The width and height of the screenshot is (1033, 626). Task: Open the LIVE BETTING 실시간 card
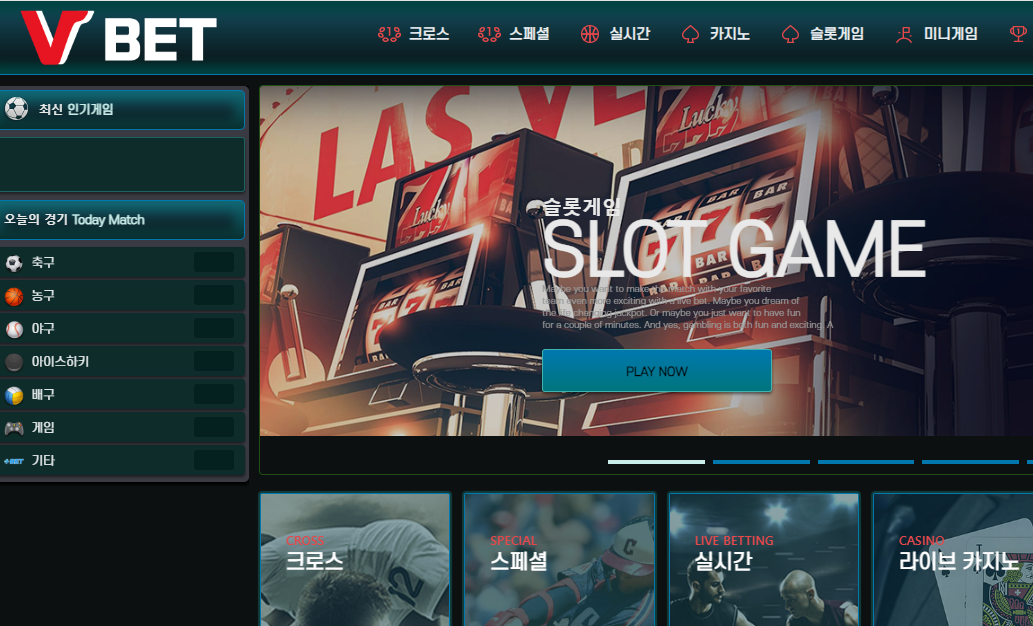tap(763, 559)
